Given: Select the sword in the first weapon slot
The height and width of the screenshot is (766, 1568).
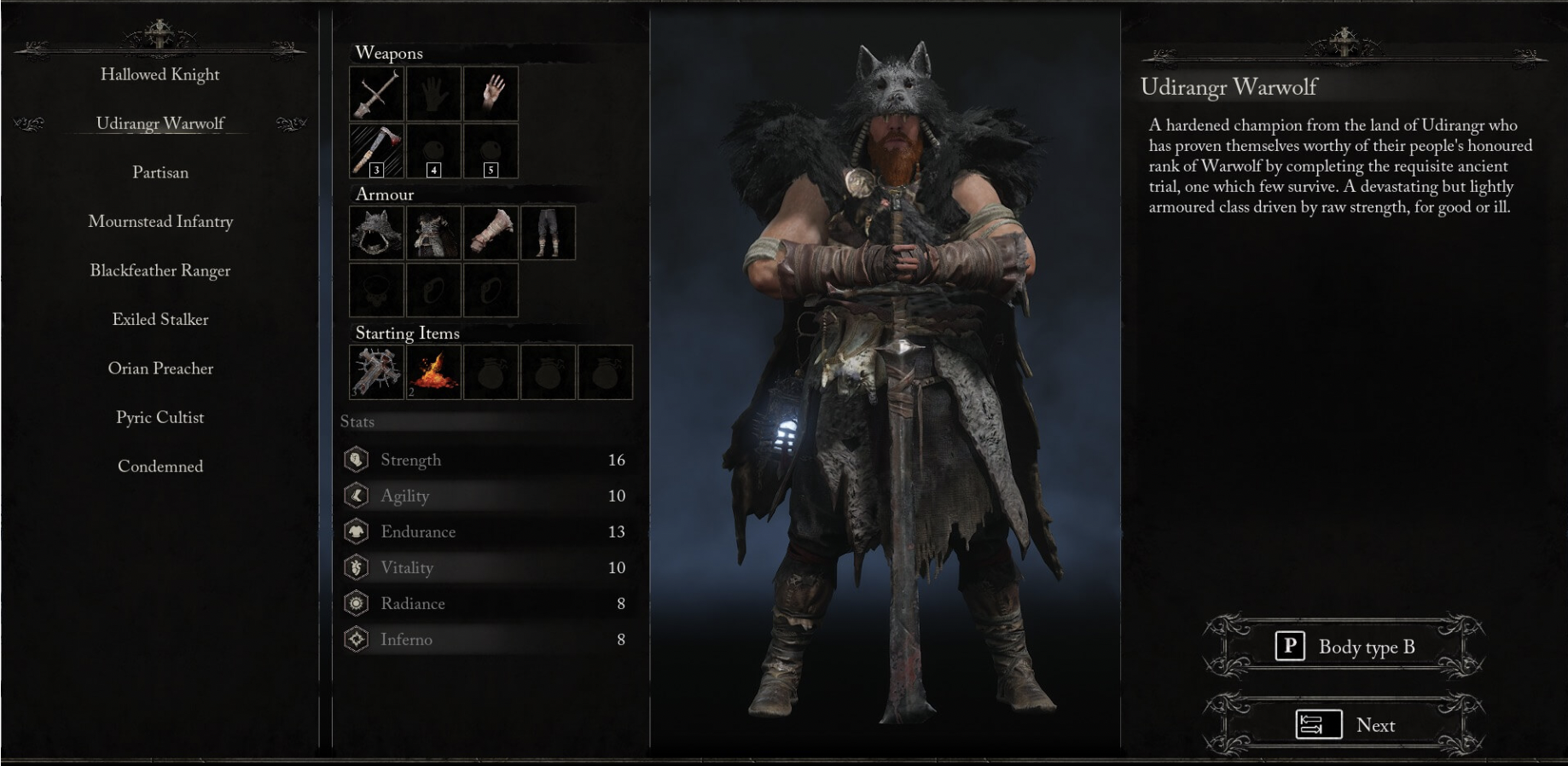Looking at the screenshot, I should pos(376,95).
